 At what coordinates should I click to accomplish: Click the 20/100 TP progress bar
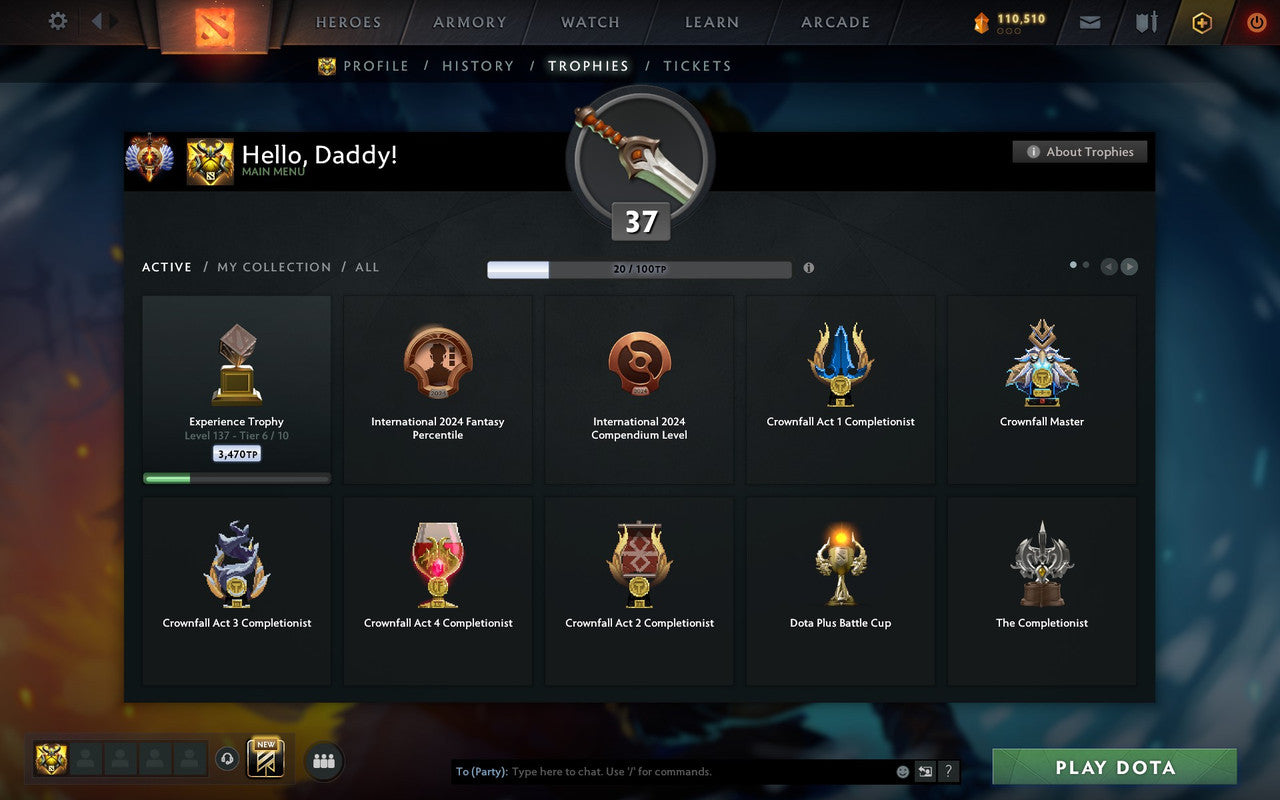[x=638, y=269]
